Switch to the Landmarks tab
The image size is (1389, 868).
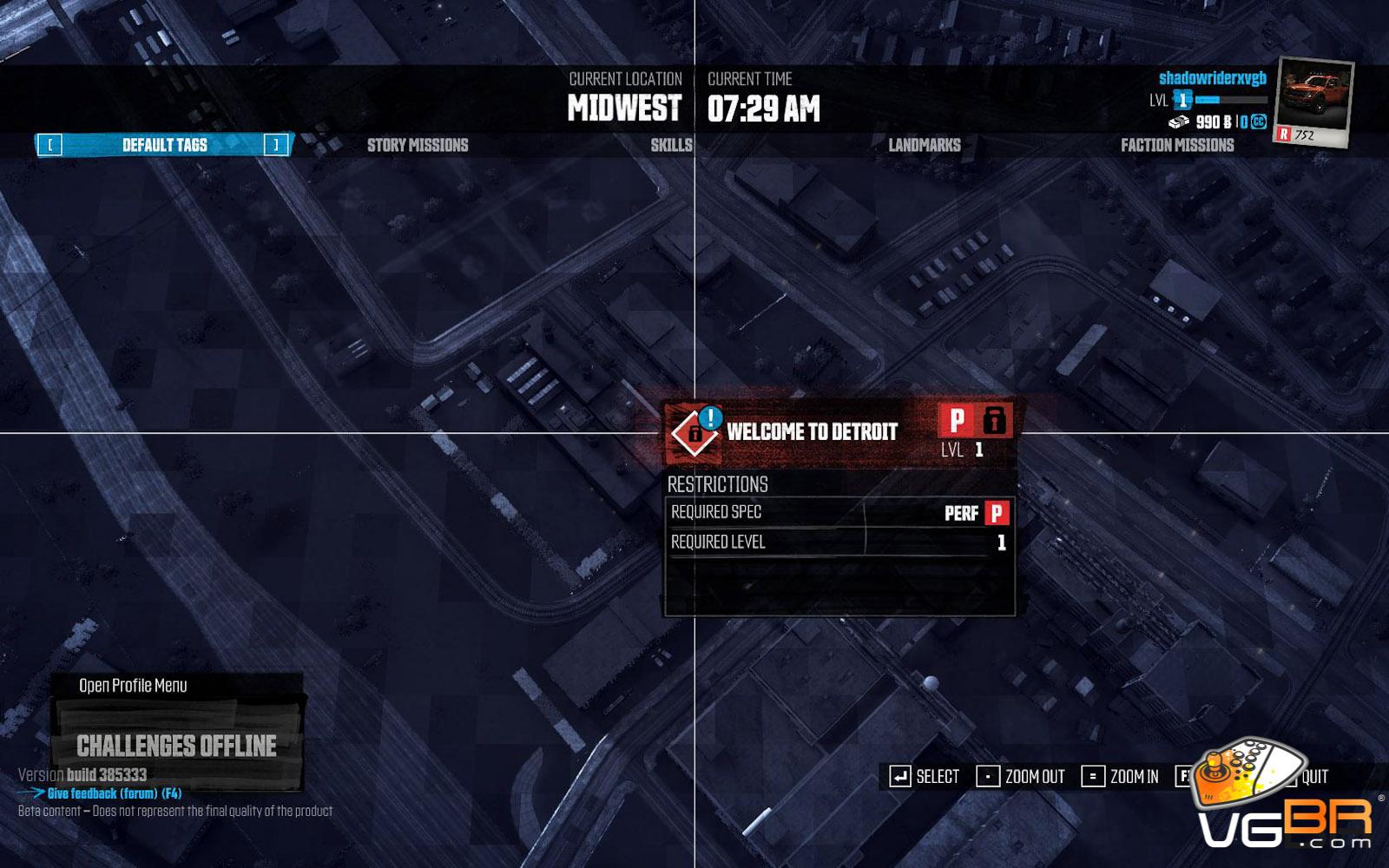pyautogui.click(x=924, y=145)
